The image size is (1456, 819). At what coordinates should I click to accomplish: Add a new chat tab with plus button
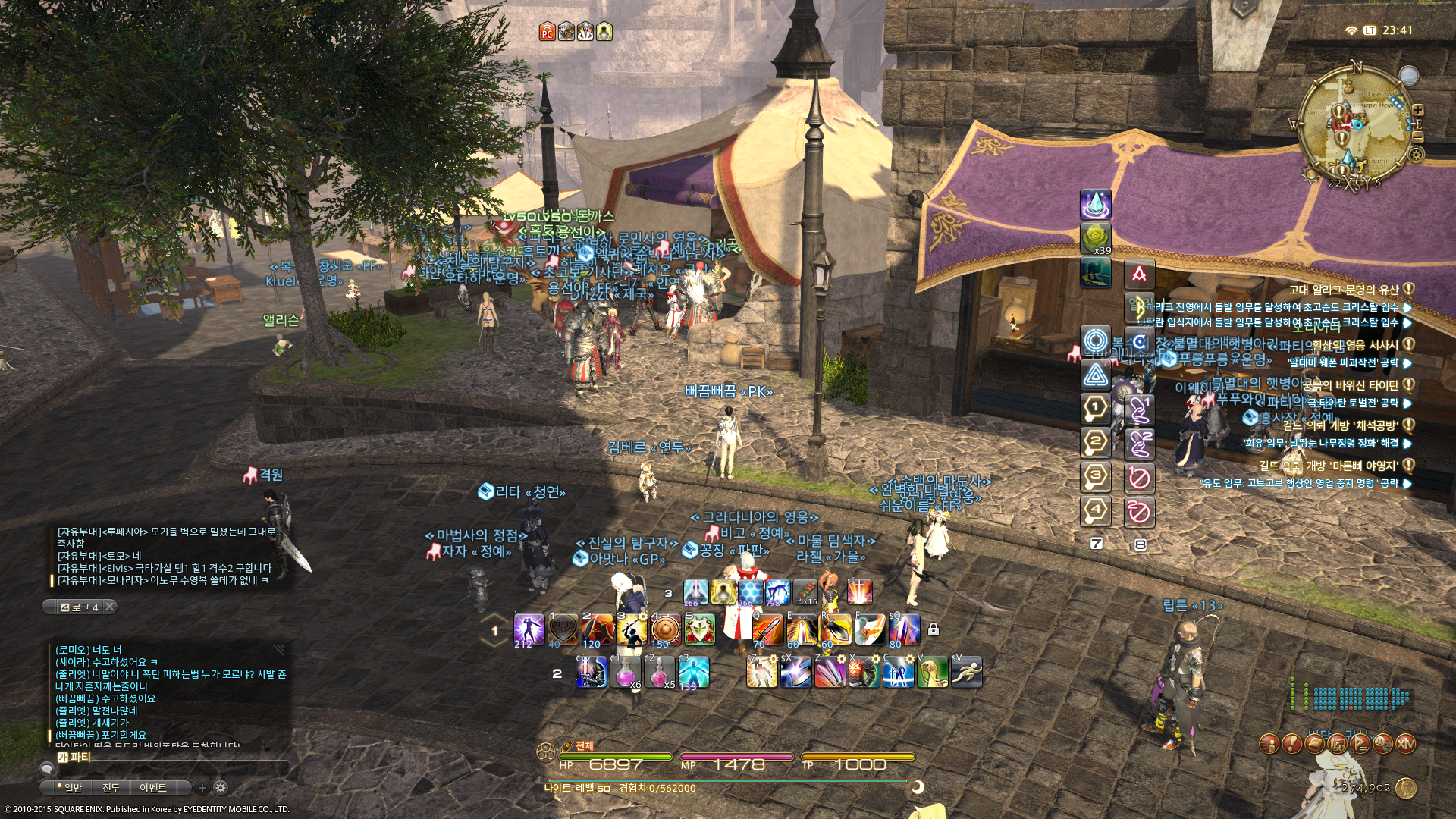point(202,788)
